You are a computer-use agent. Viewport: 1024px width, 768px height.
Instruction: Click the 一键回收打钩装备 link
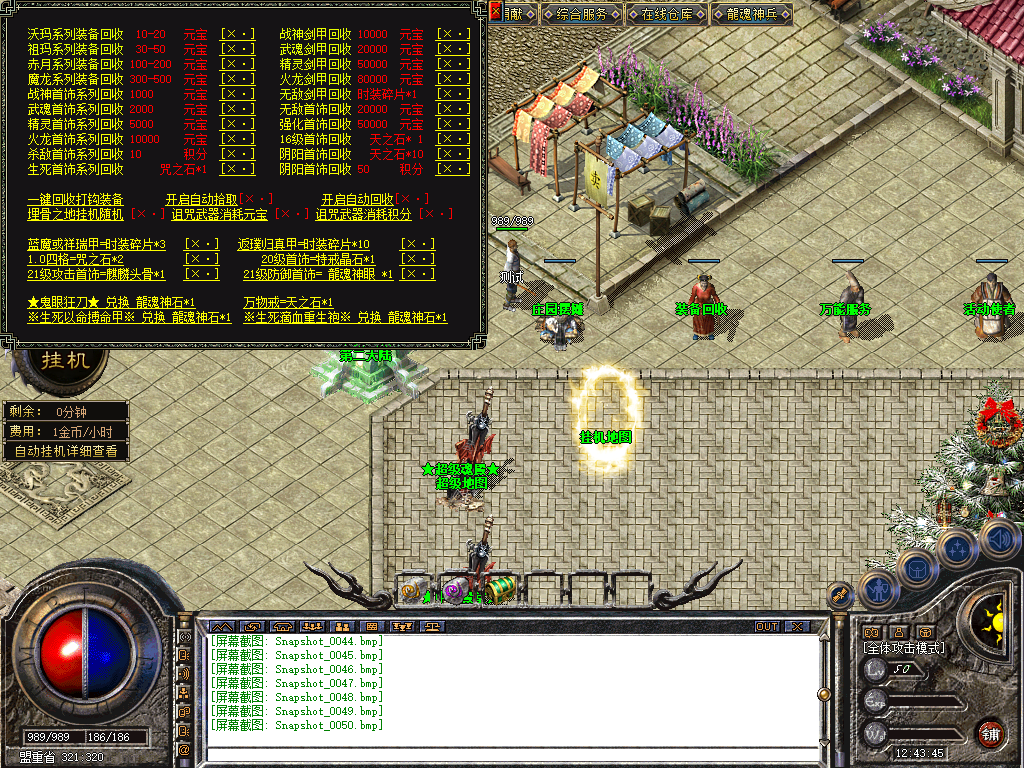(x=76, y=199)
